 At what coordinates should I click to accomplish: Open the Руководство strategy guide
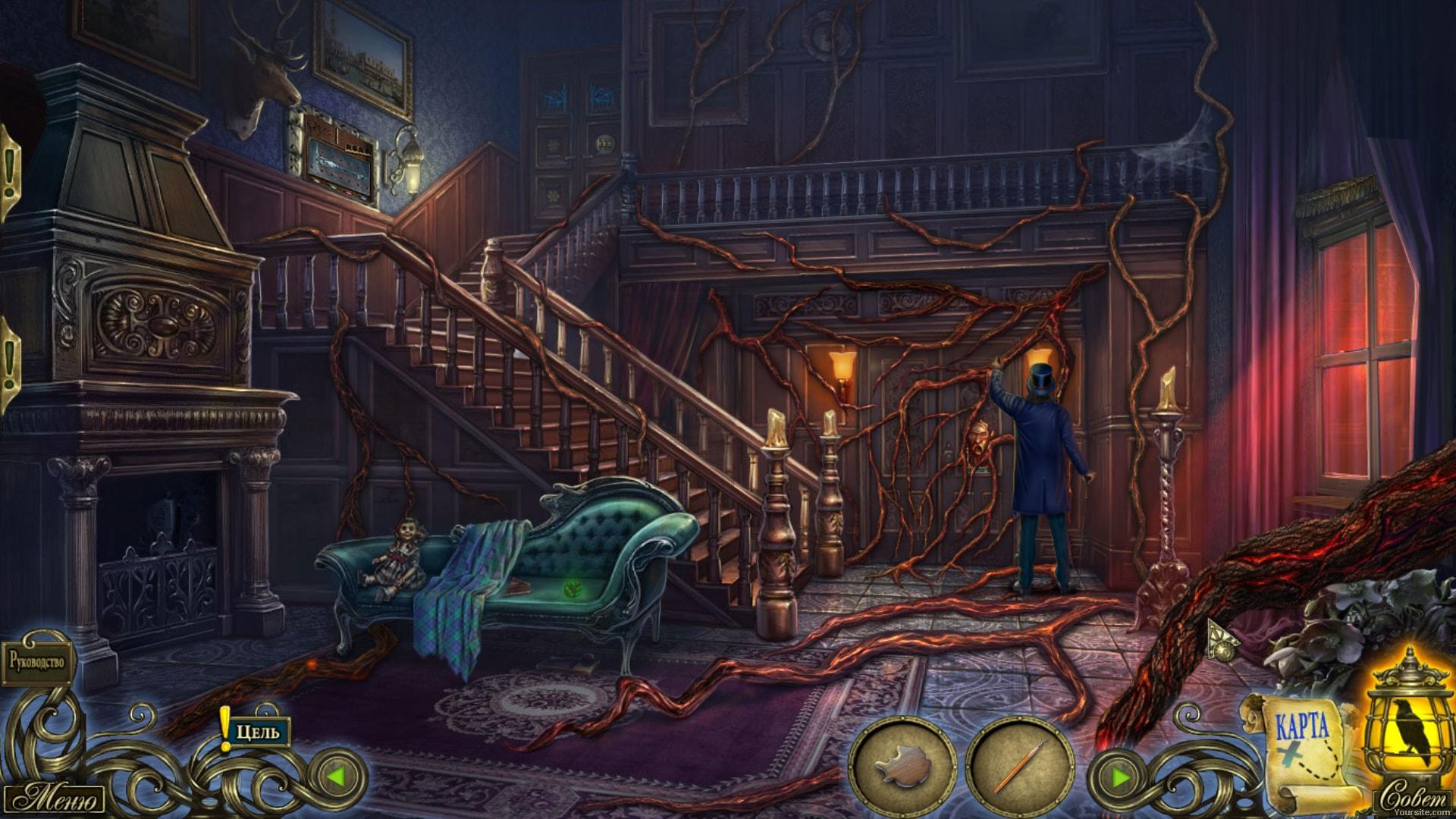click(x=38, y=662)
